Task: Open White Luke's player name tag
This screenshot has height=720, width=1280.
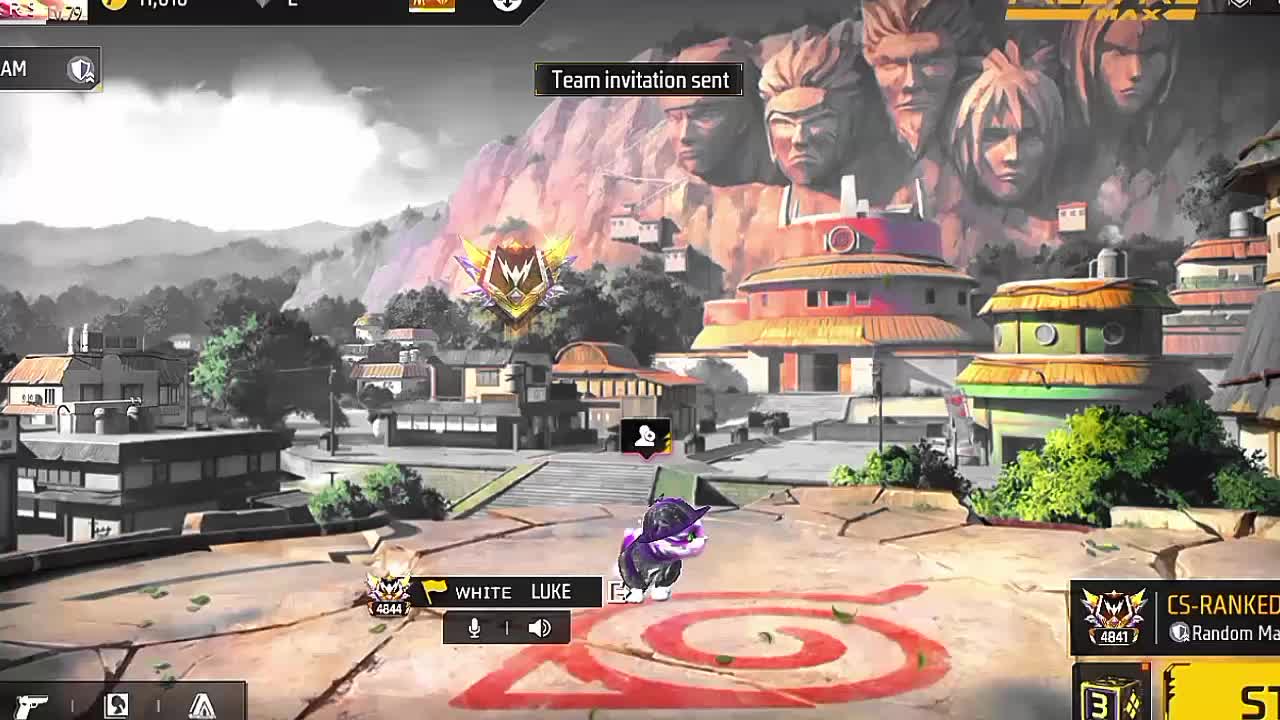Action: click(512, 592)
